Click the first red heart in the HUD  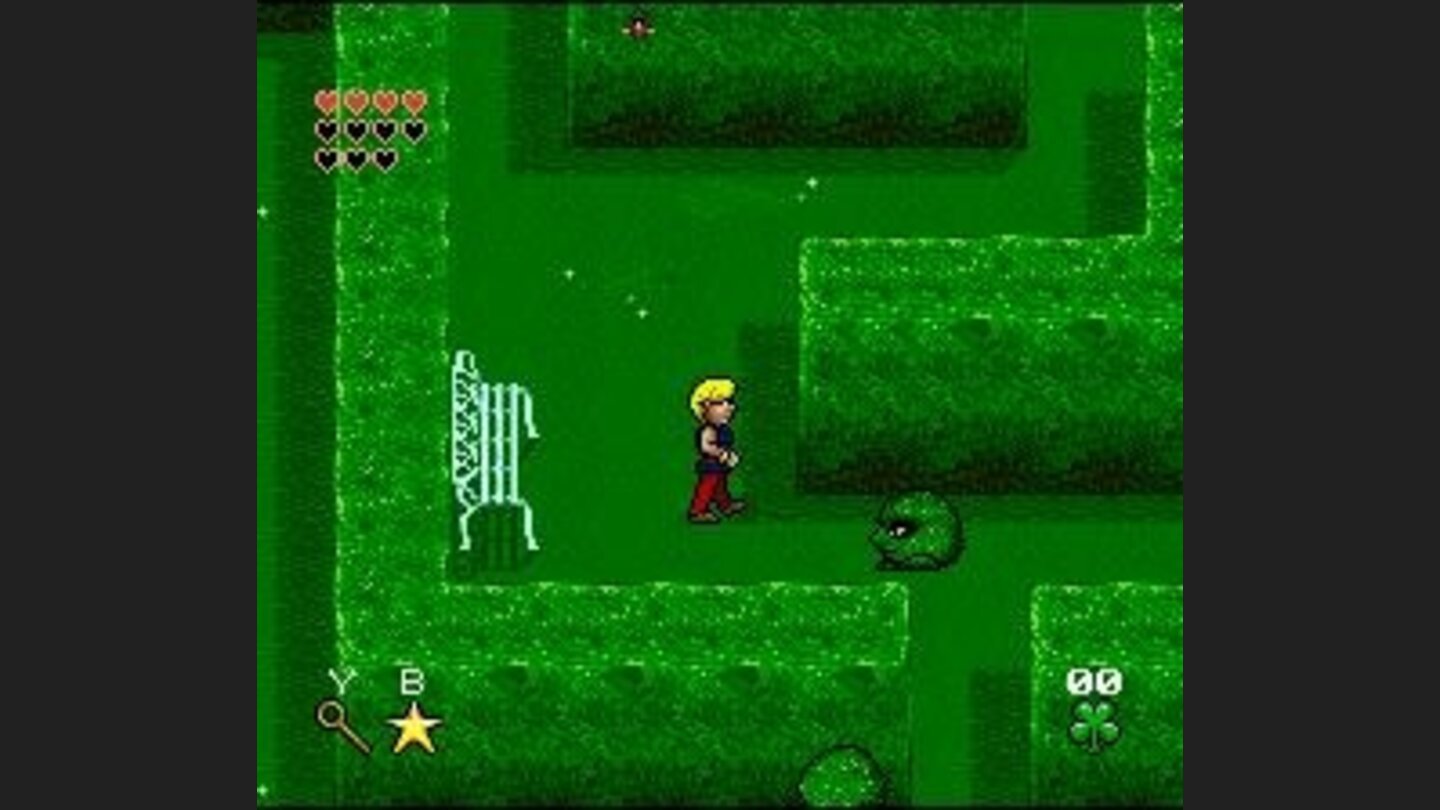(325, 102)
